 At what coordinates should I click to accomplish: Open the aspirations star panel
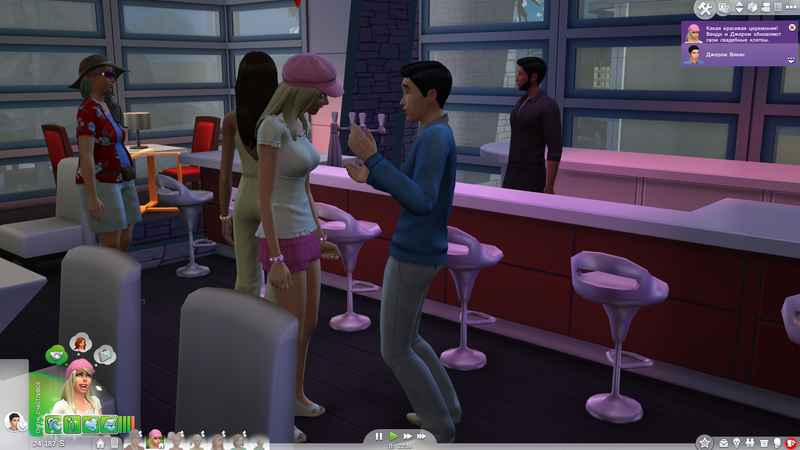(703, 441)
